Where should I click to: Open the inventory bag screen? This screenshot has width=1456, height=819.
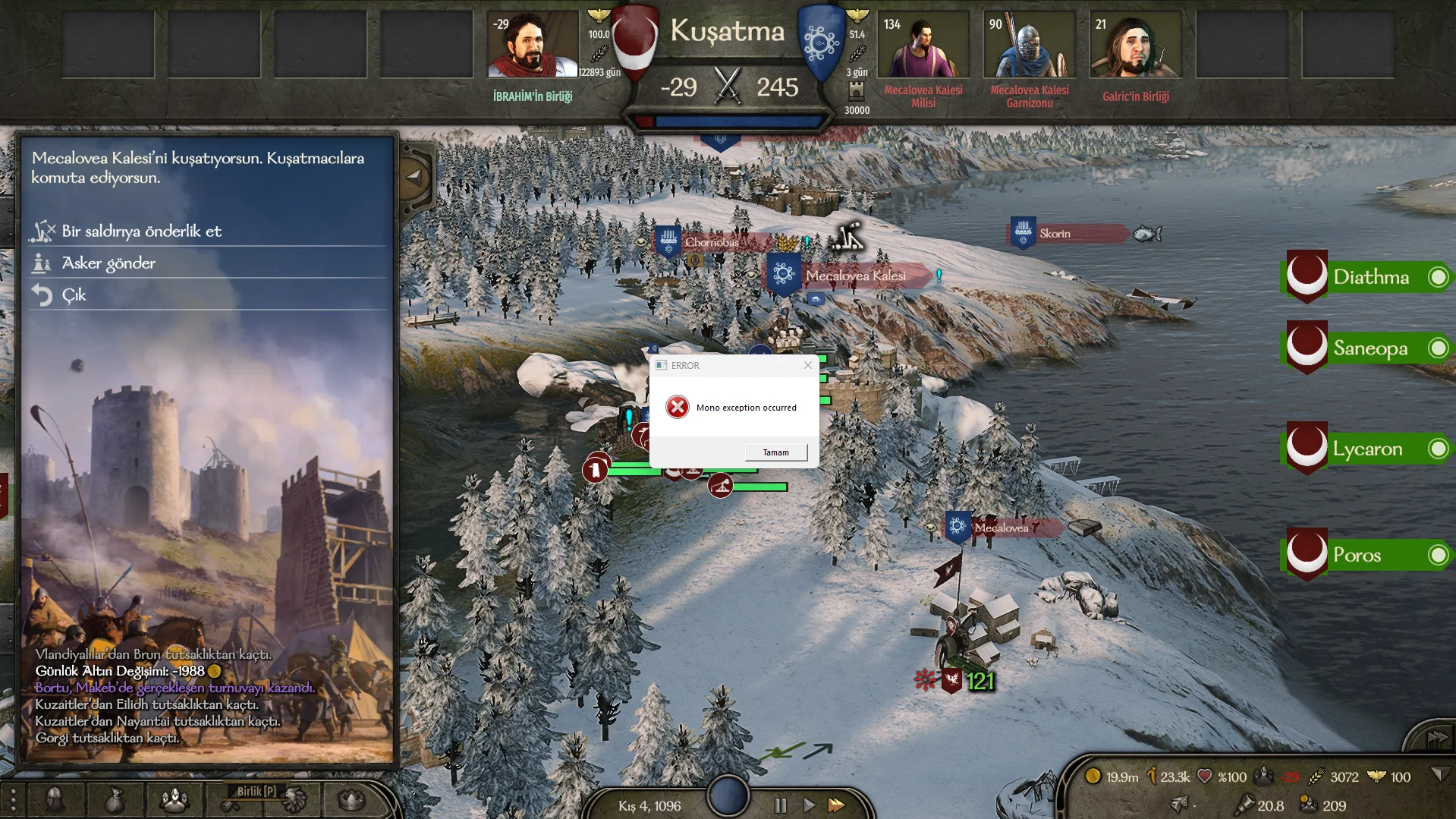[x=115, y=799]
